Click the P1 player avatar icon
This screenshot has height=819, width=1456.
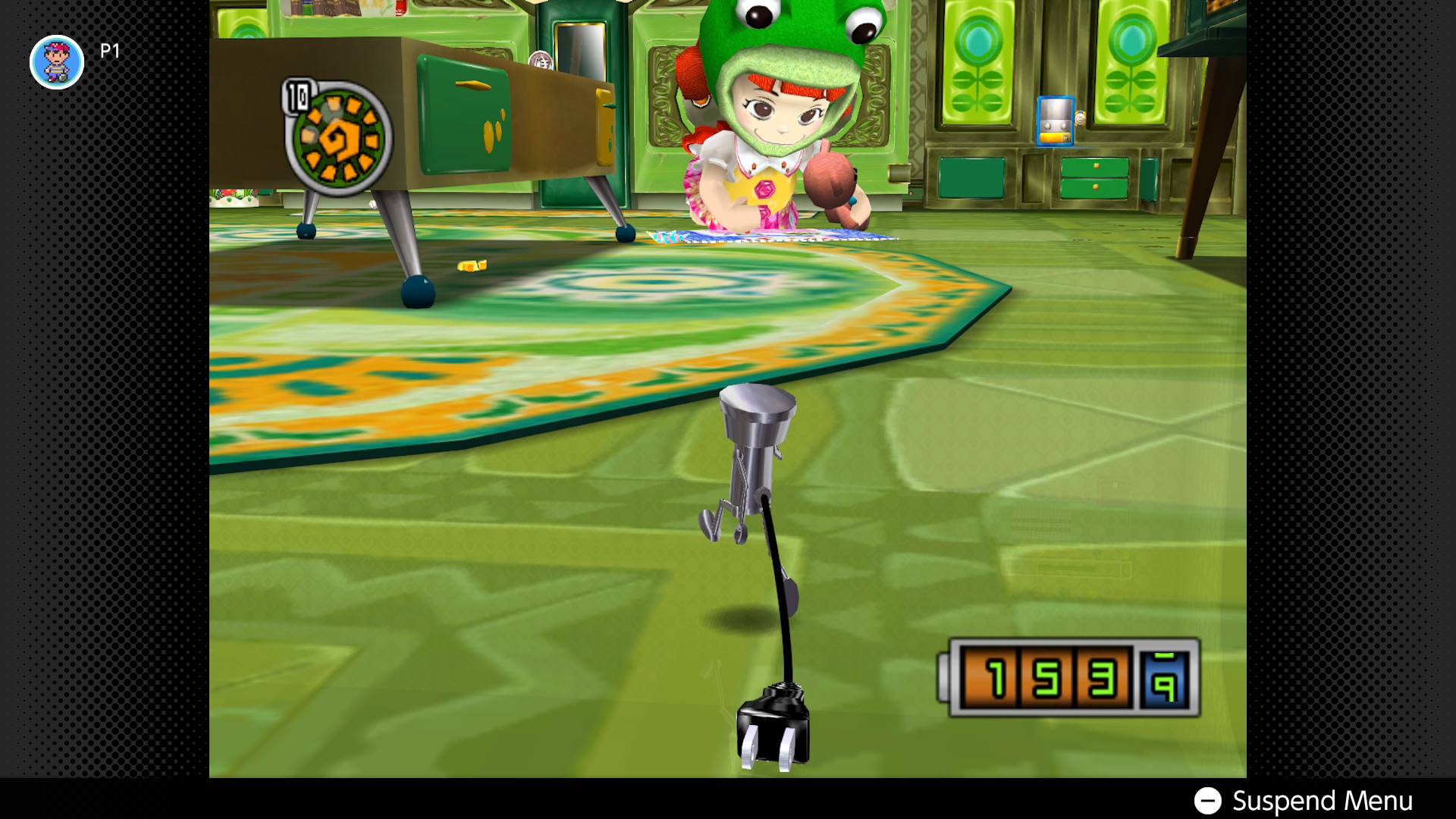coord(57,62)
